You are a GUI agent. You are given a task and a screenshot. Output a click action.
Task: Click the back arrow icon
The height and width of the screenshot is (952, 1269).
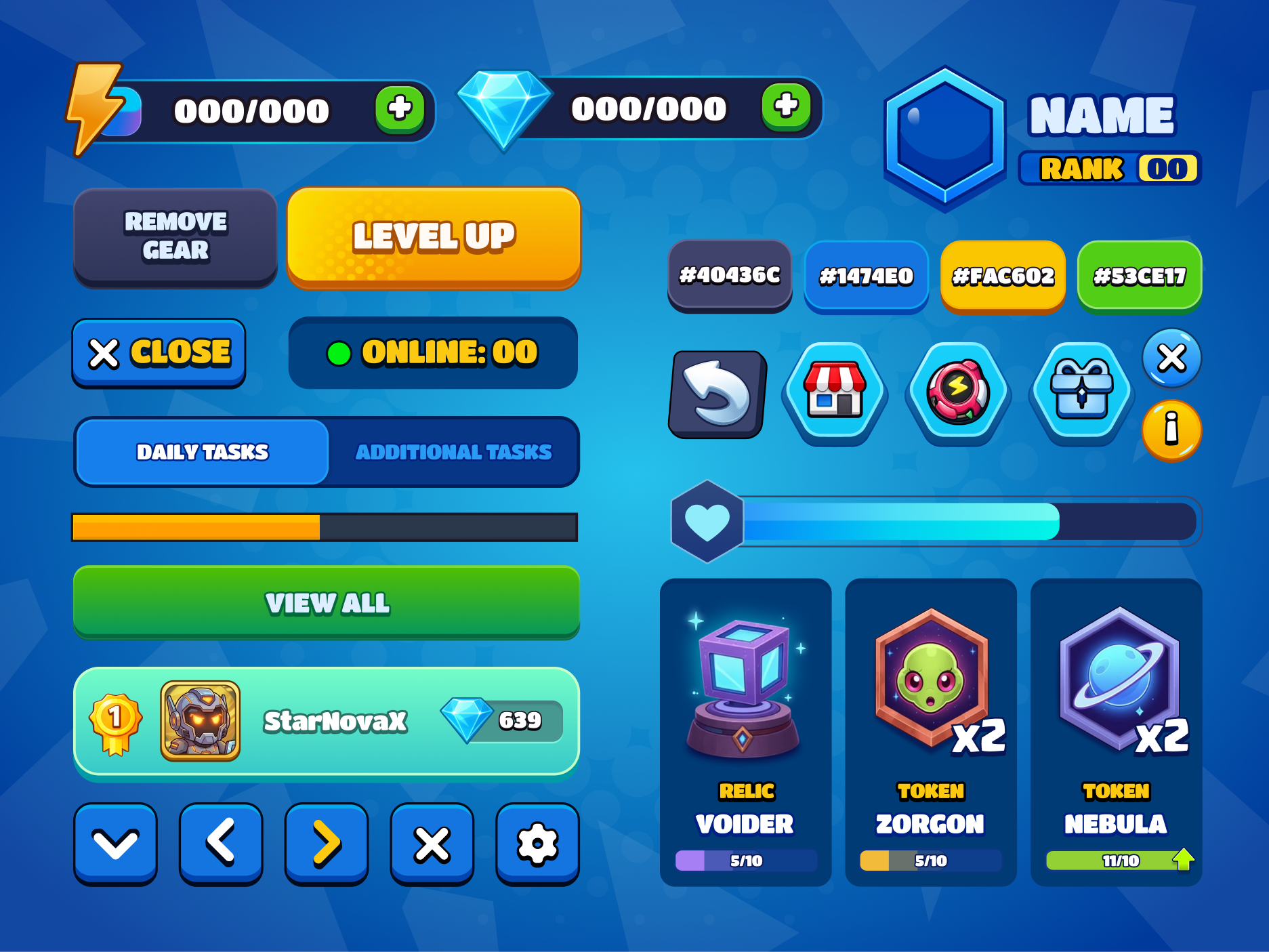(716, 393)
